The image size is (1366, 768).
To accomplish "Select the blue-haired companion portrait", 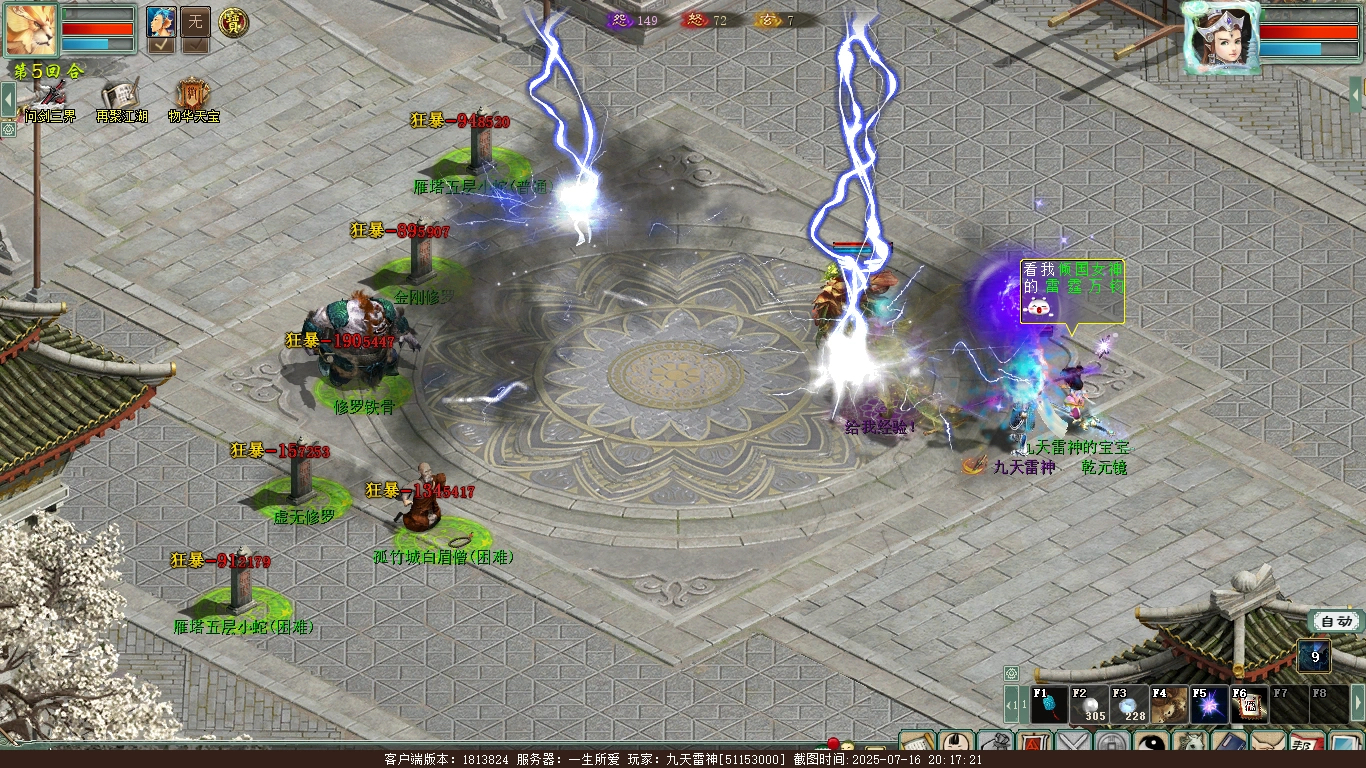I will coord(161,21).
